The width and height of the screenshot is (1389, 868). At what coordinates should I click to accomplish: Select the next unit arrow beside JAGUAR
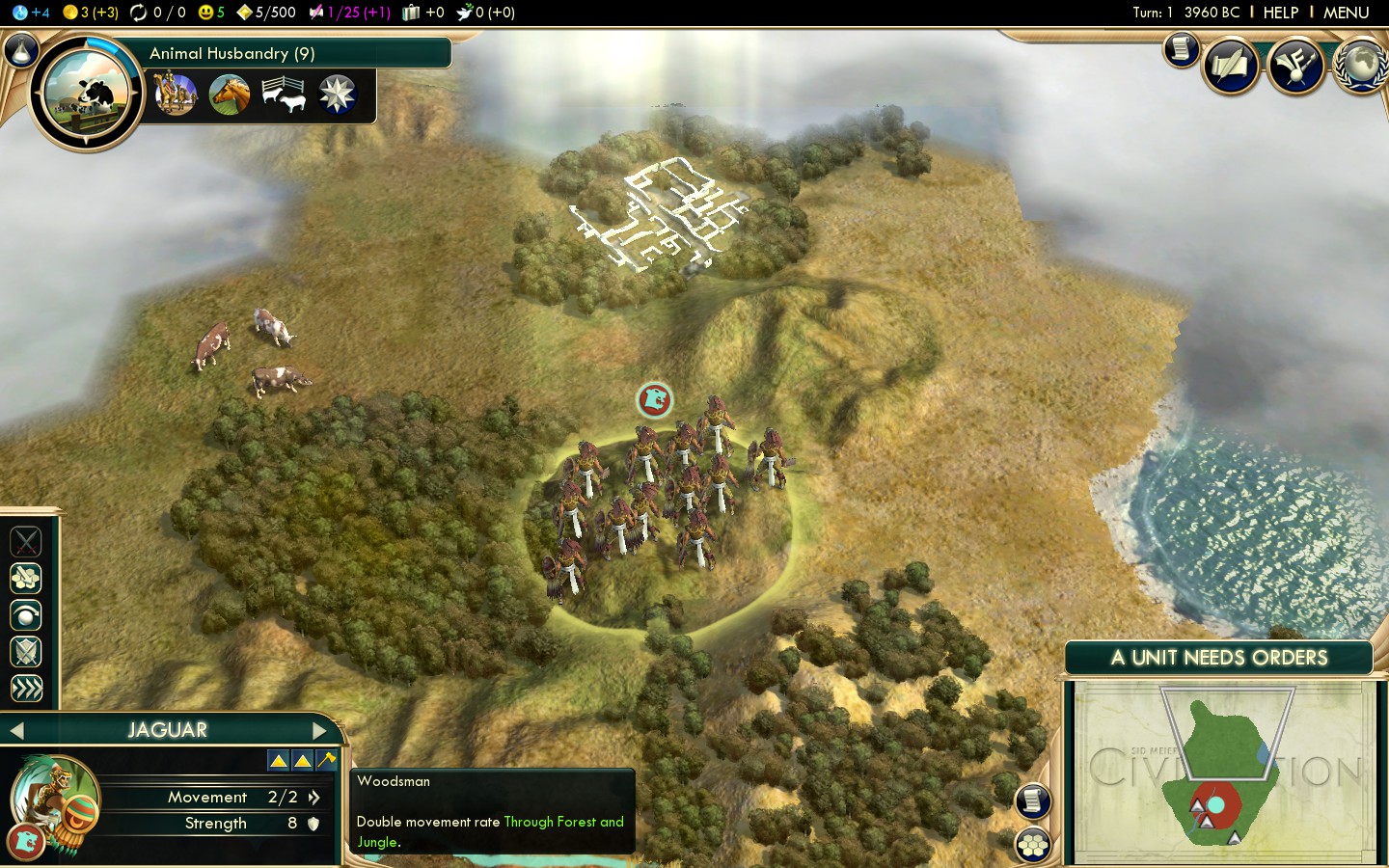click(319, 731)
